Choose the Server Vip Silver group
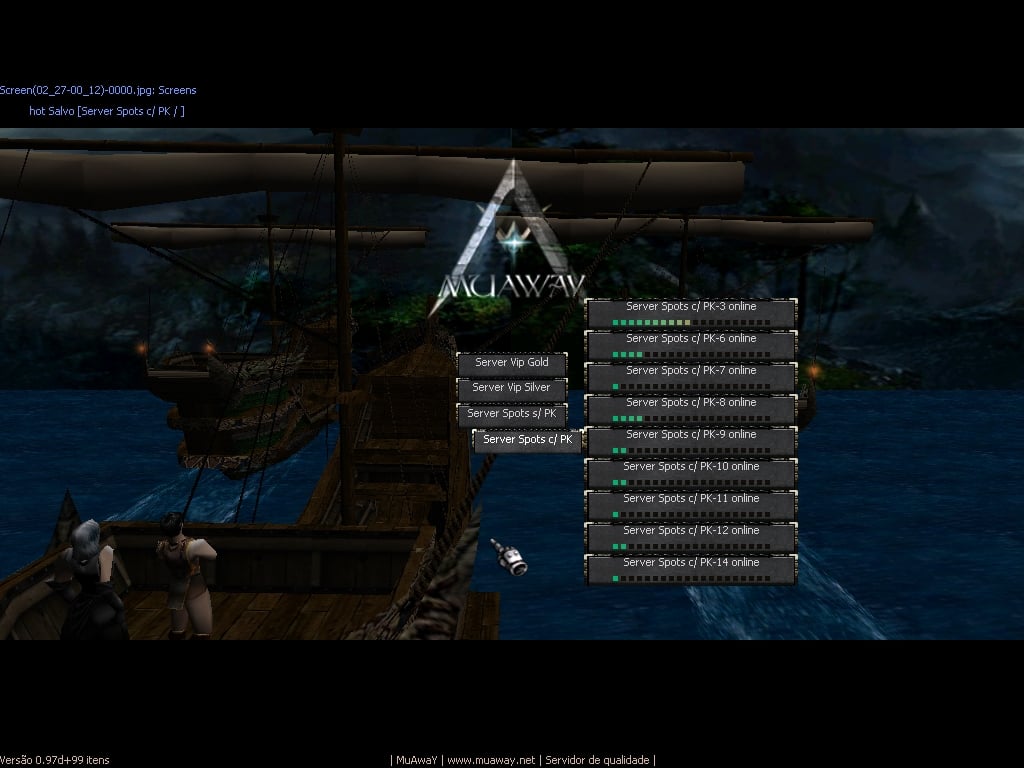1024x768 pixels. pyautogui.click(x=511, y=388)
